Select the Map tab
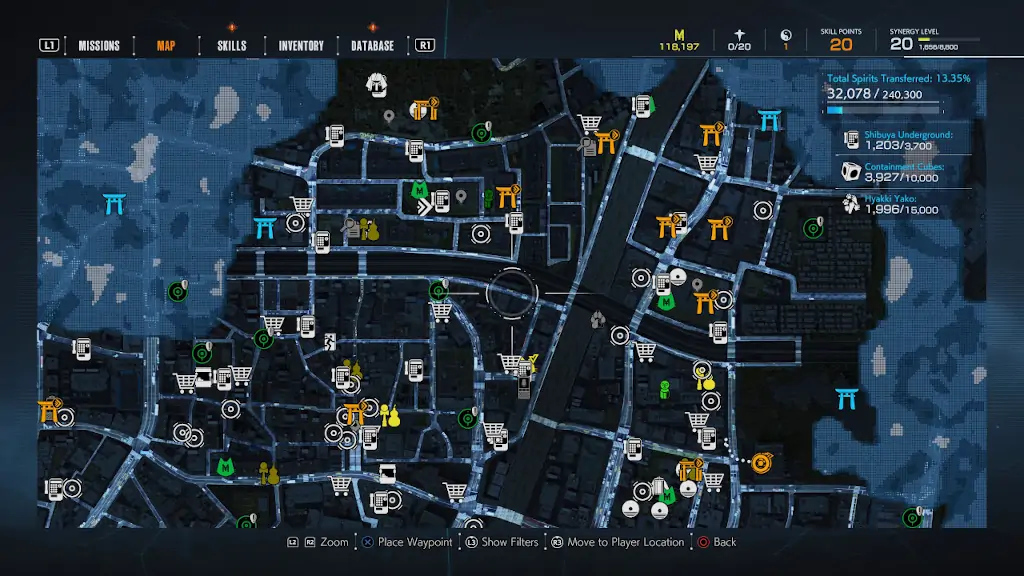The height and width of the screenshot is (576, 1024). 166,46
